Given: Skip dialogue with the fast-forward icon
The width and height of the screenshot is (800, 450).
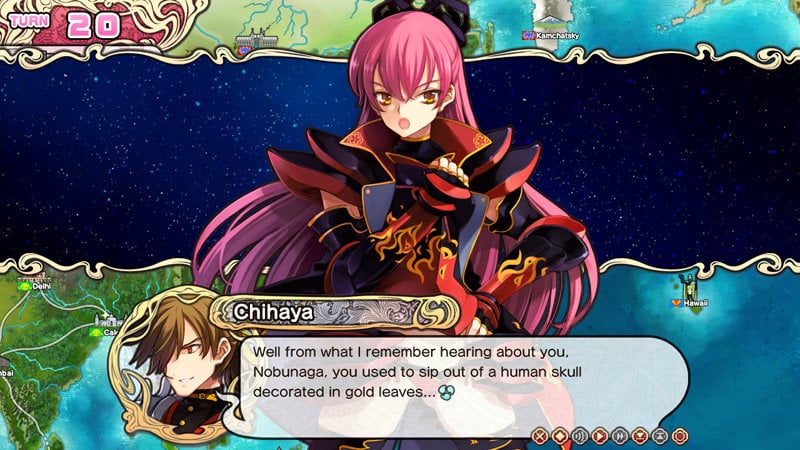Looking at the screenshot, I should (x=620, y=435).
